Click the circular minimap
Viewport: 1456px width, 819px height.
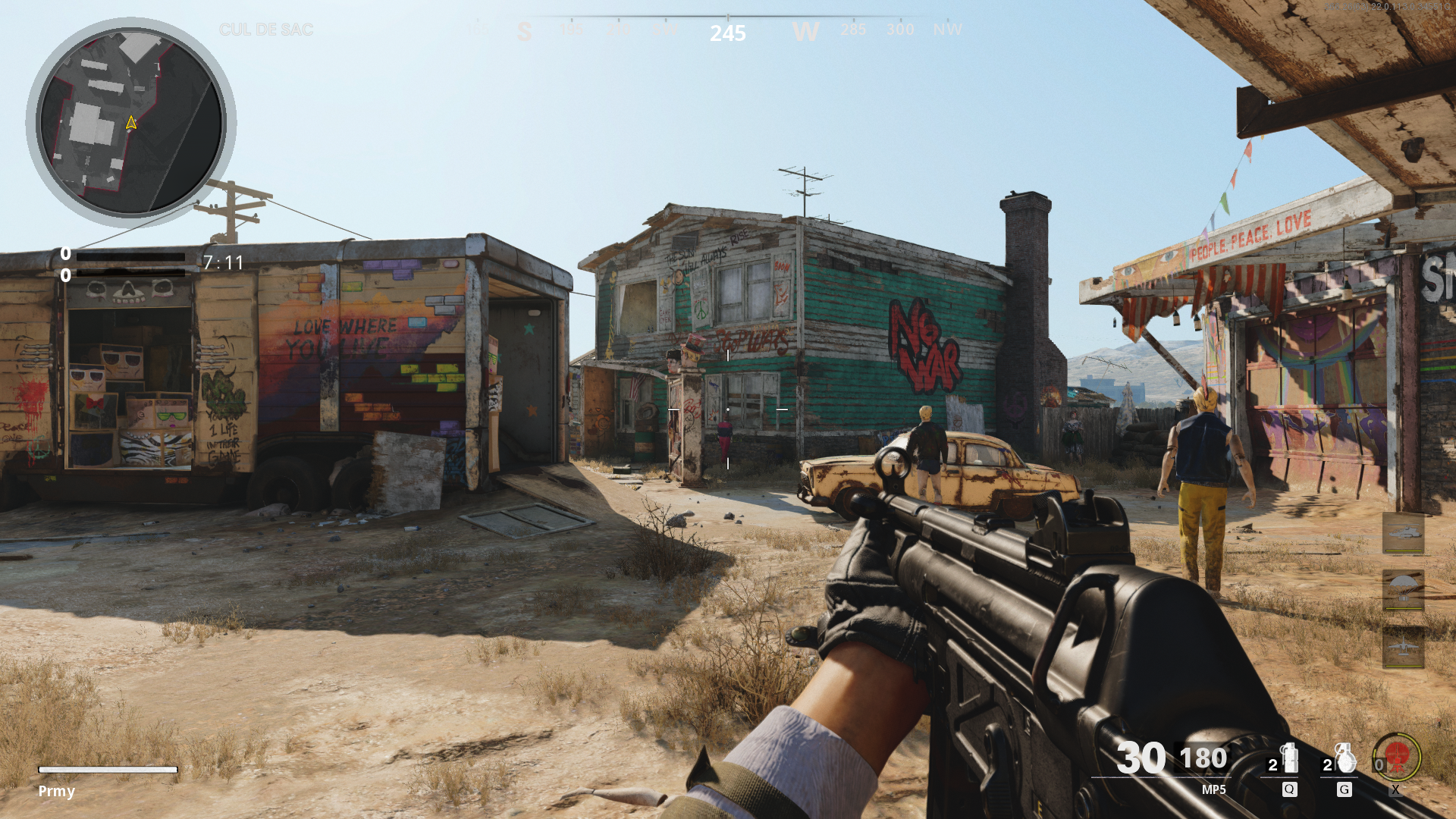pos(130,122)
